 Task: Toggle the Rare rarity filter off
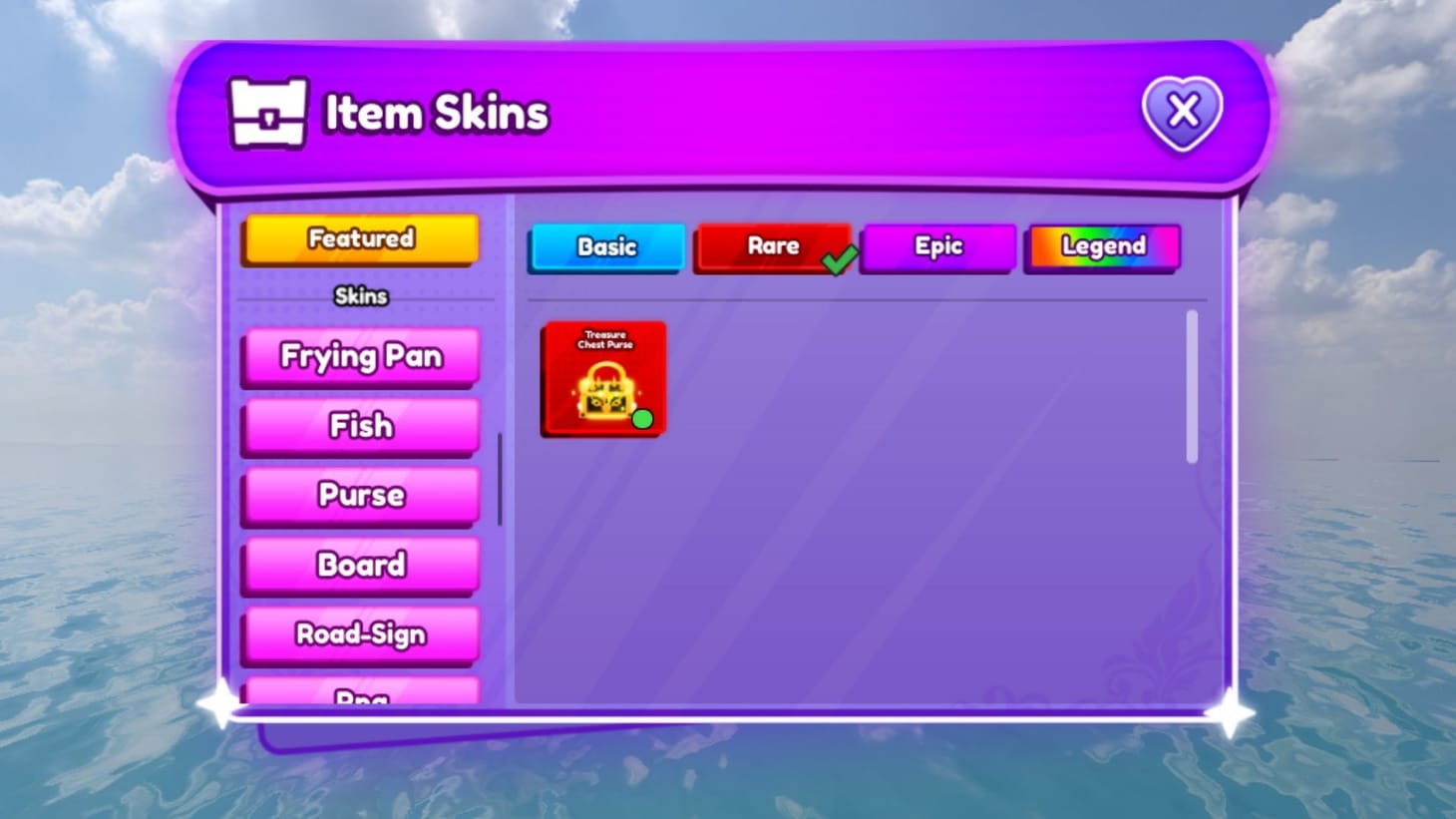pyautogui.click(x=774, y=246)
